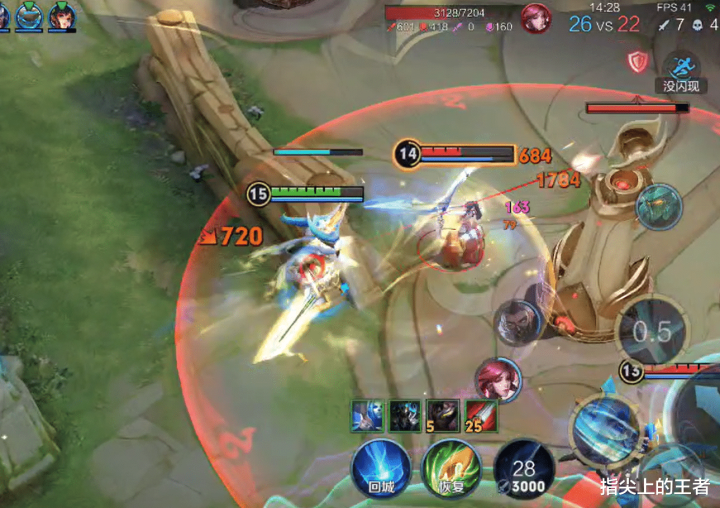720x508 pixels.
Task: Tap the 回城 recall button
Action: 380,468
